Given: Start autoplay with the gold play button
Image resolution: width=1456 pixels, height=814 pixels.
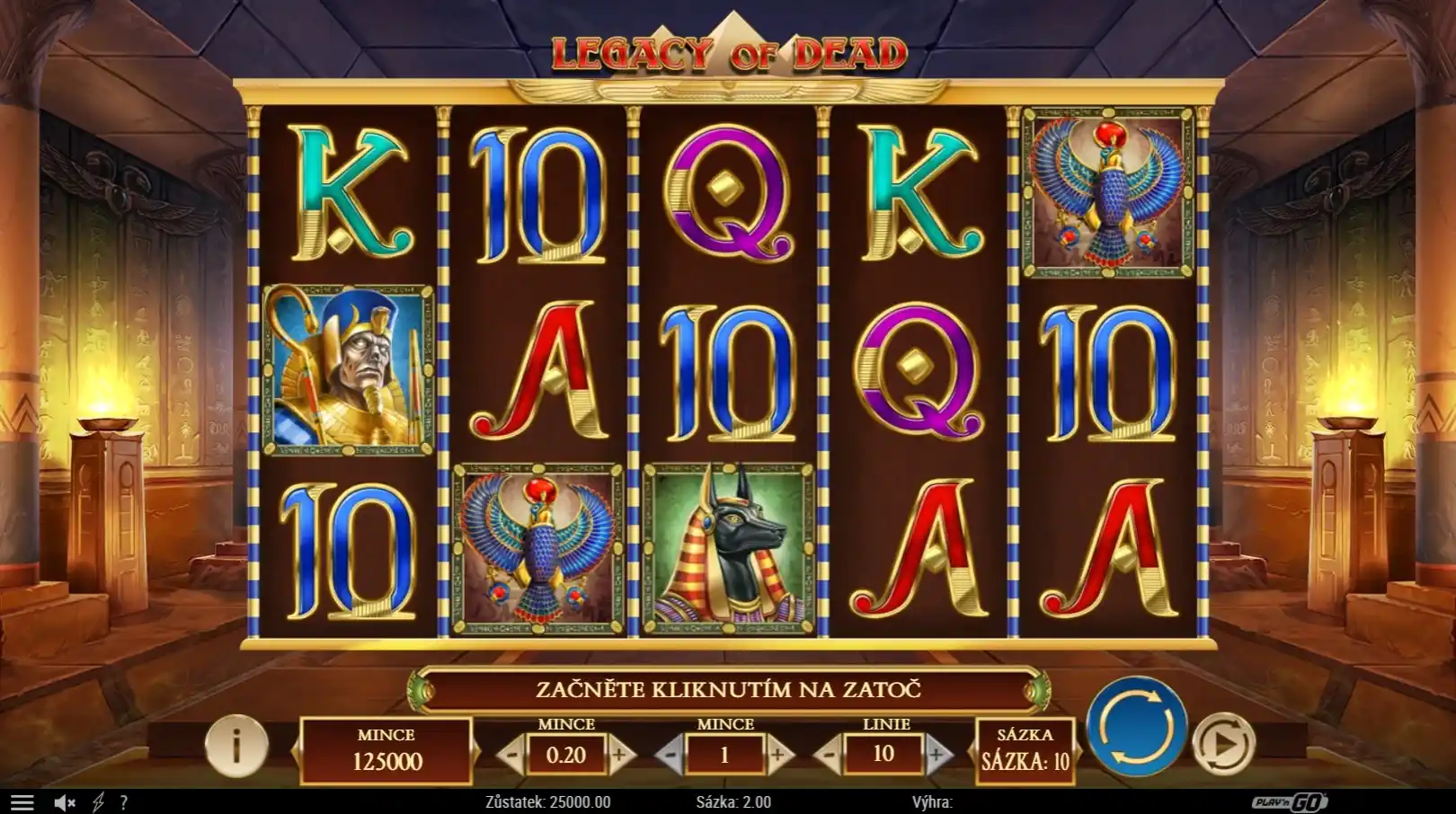Looking at the screenshot, I should point(1223,743).
